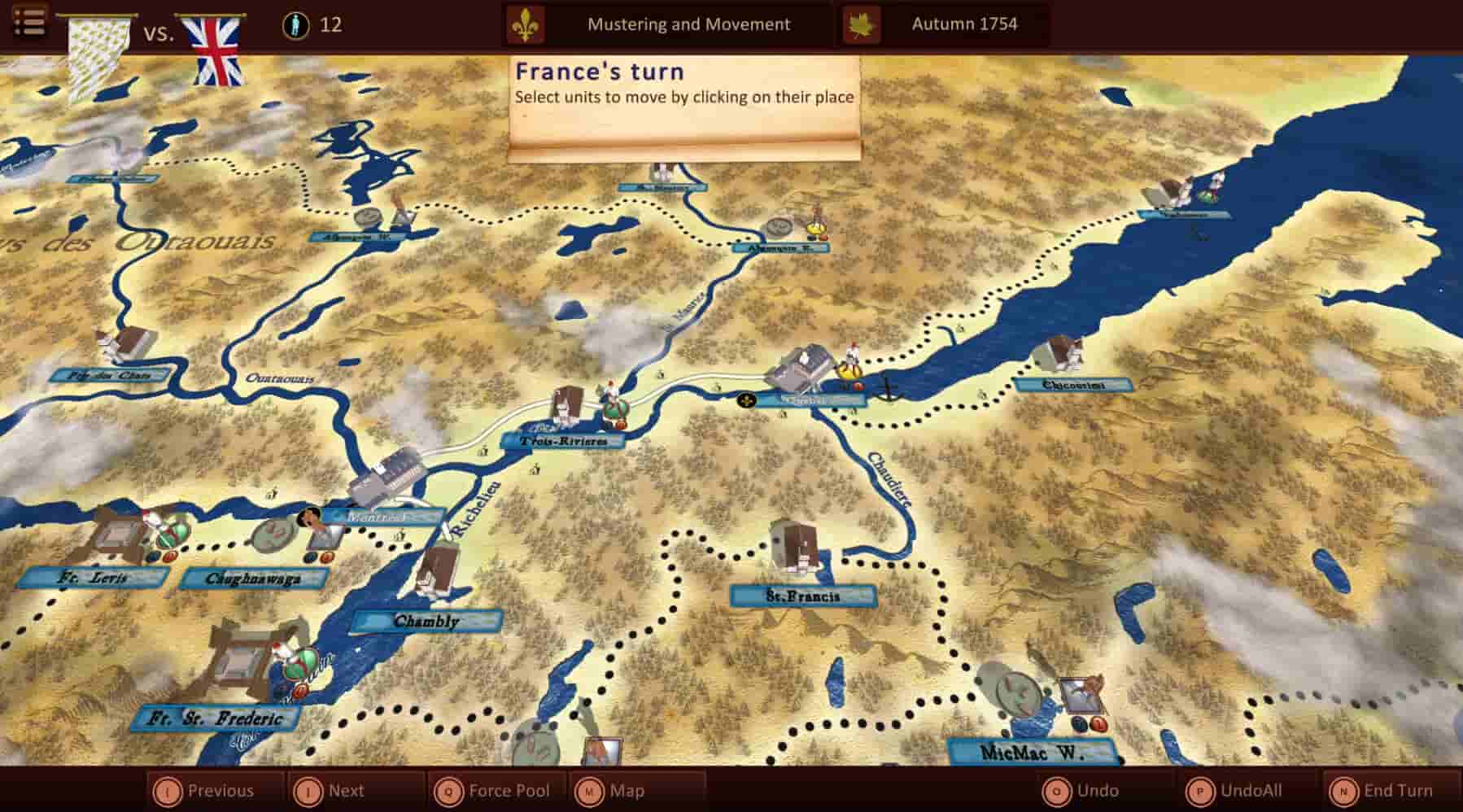
Task: Open the Force Pool panel
Action: (x=504, y=789)
